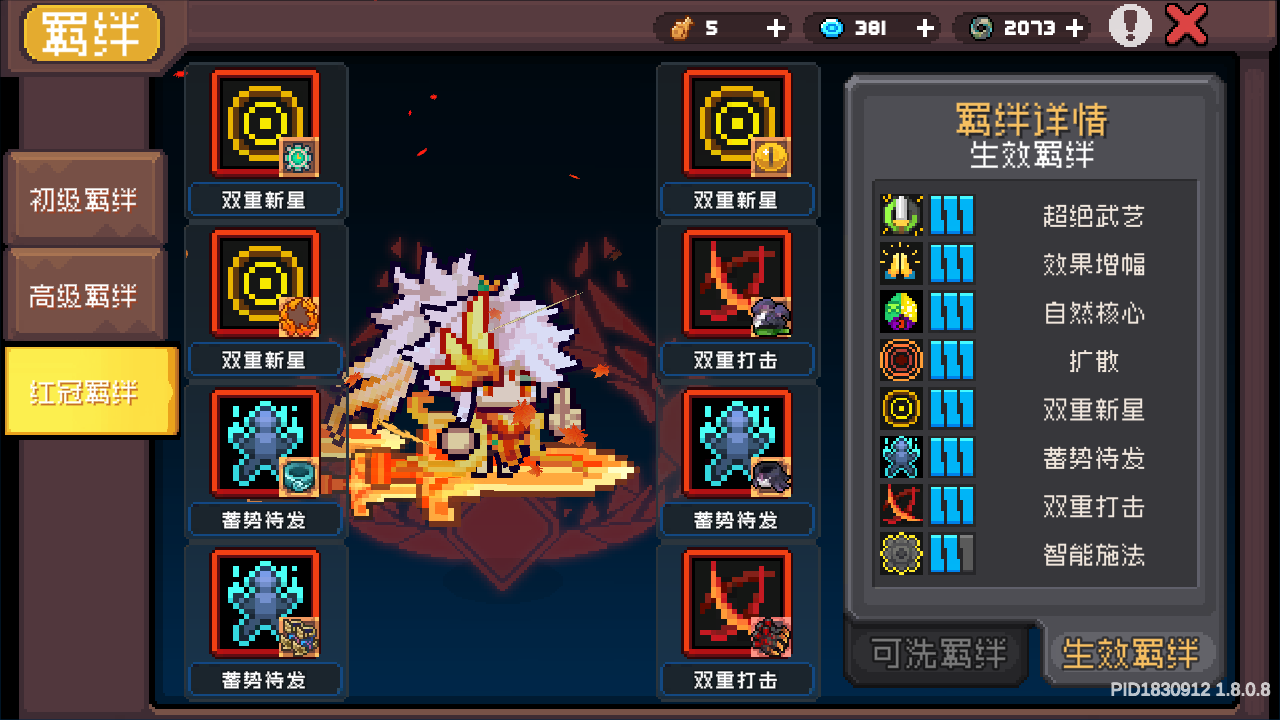Open the exclamation mark notice button

(x=1130, y=26)
